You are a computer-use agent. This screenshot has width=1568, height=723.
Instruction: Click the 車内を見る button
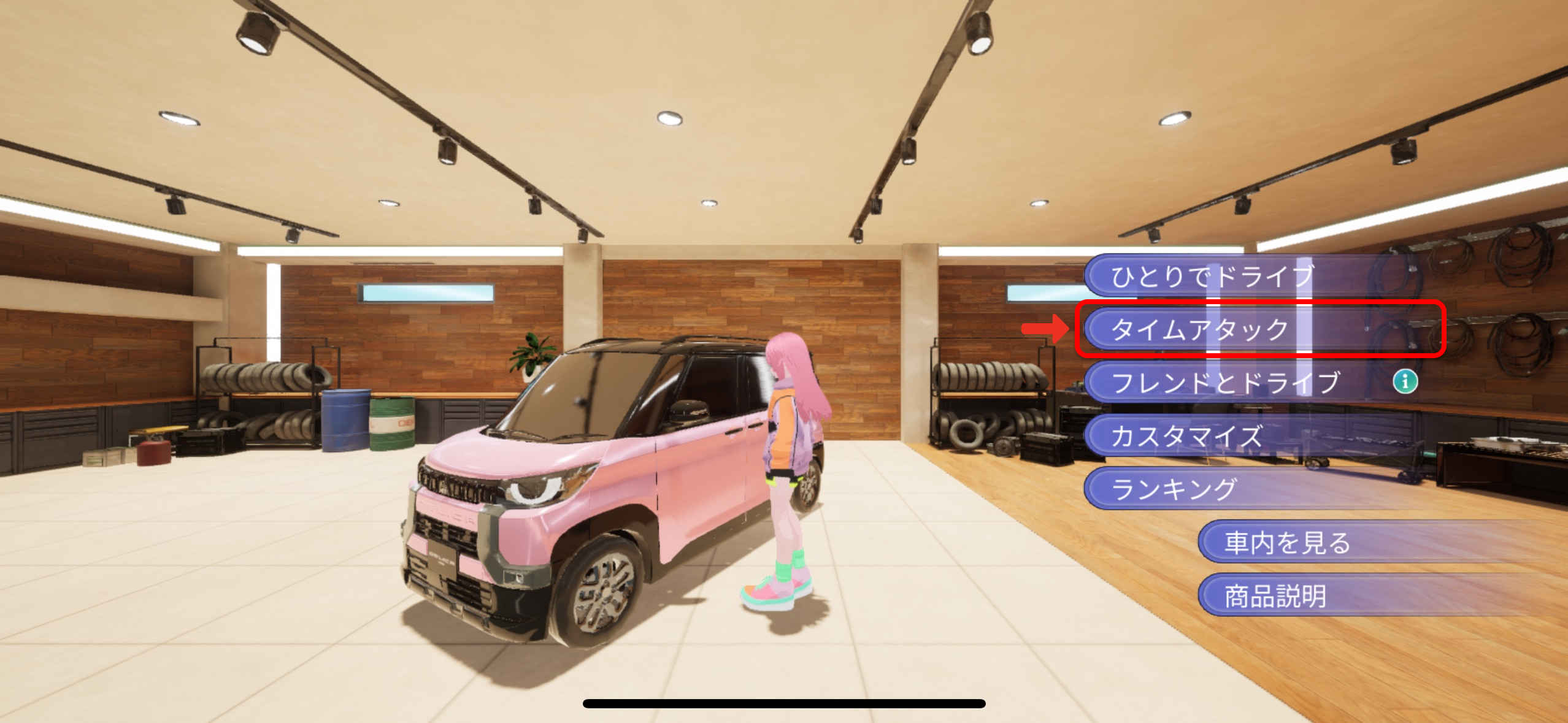pos(1287,543)
